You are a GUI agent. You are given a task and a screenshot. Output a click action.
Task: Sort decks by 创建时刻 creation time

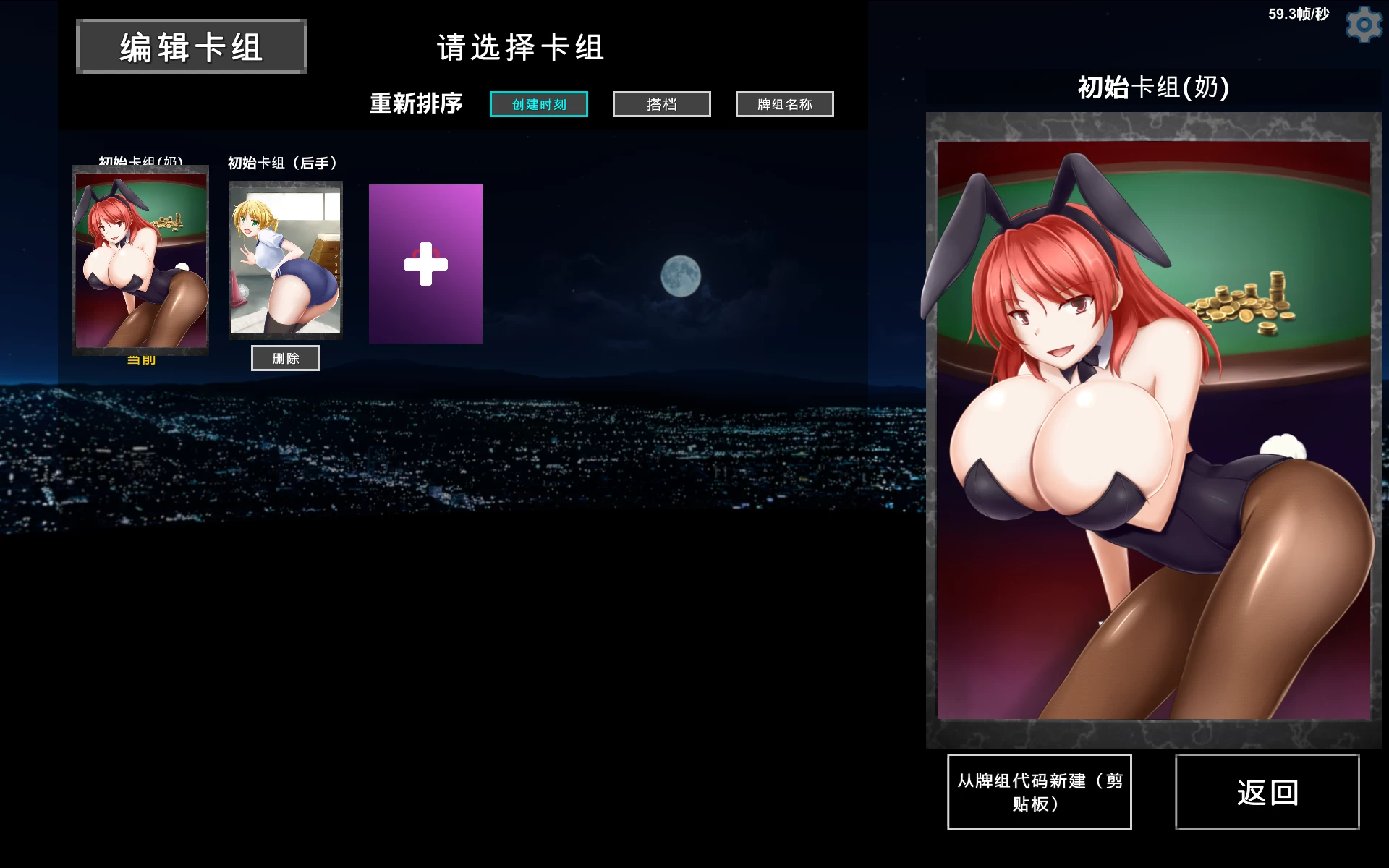click(x=538, y=104)
